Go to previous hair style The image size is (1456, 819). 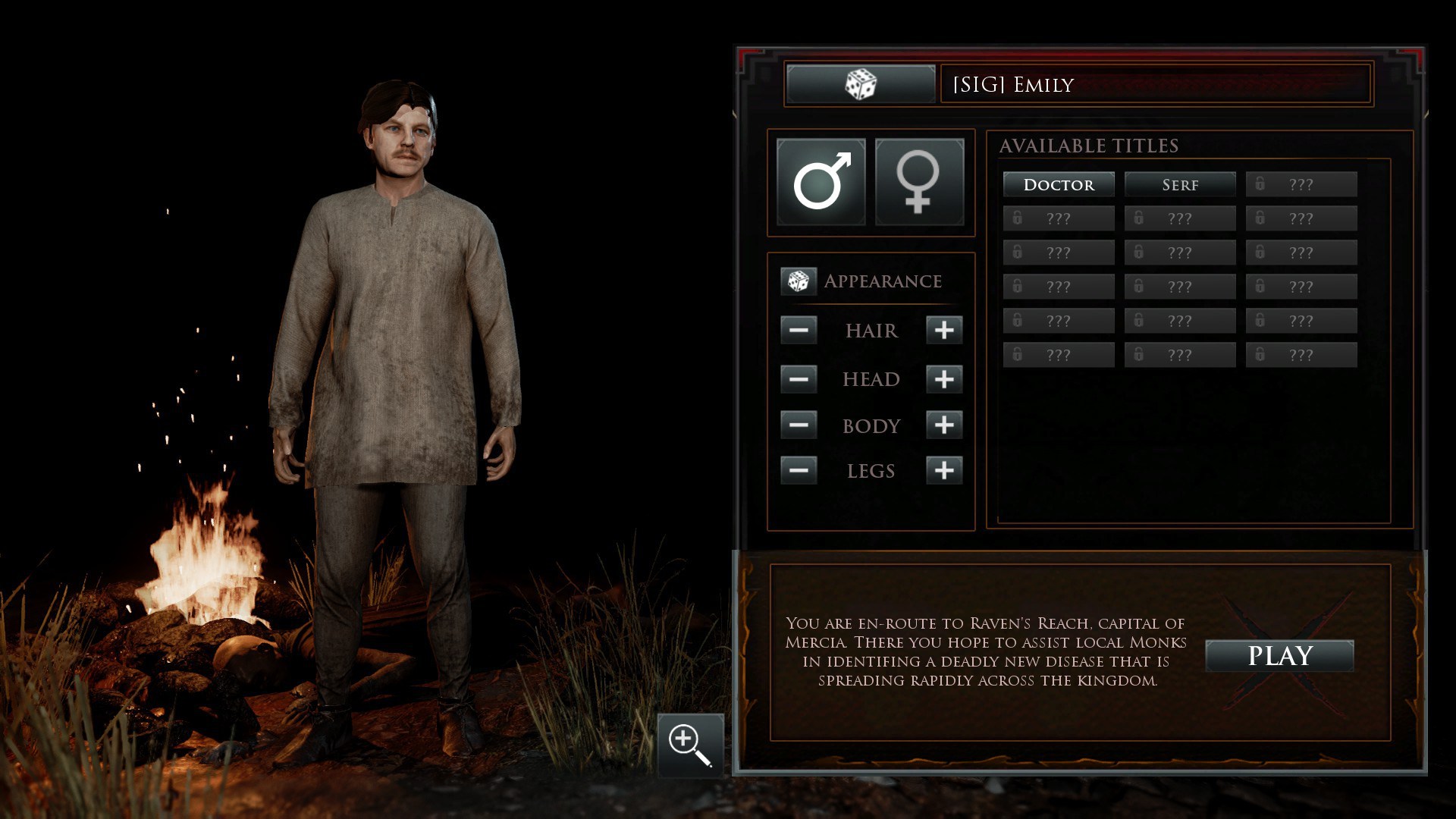click(799, 331)
